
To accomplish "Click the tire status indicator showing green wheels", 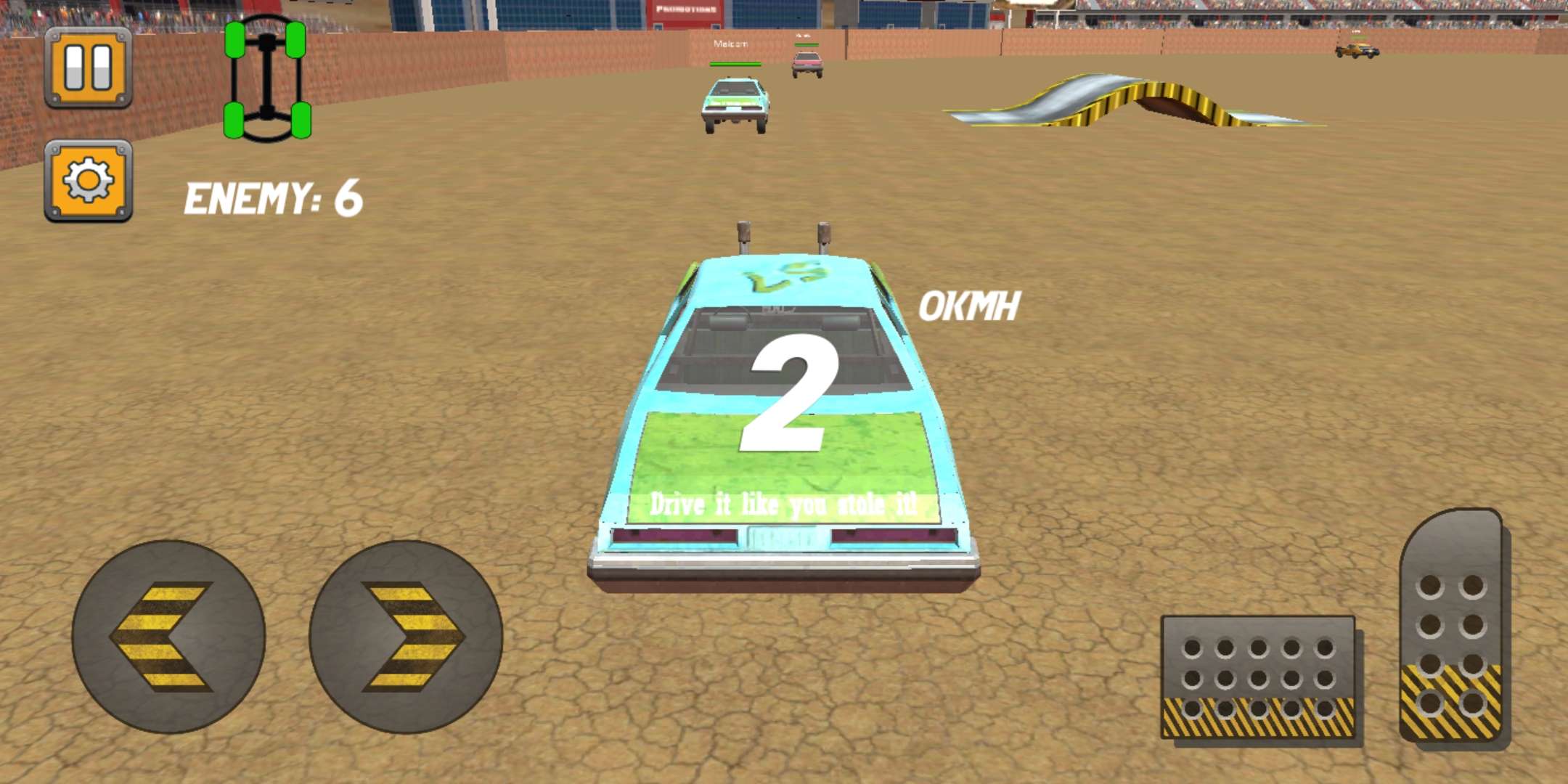I will tap(267, 80).
